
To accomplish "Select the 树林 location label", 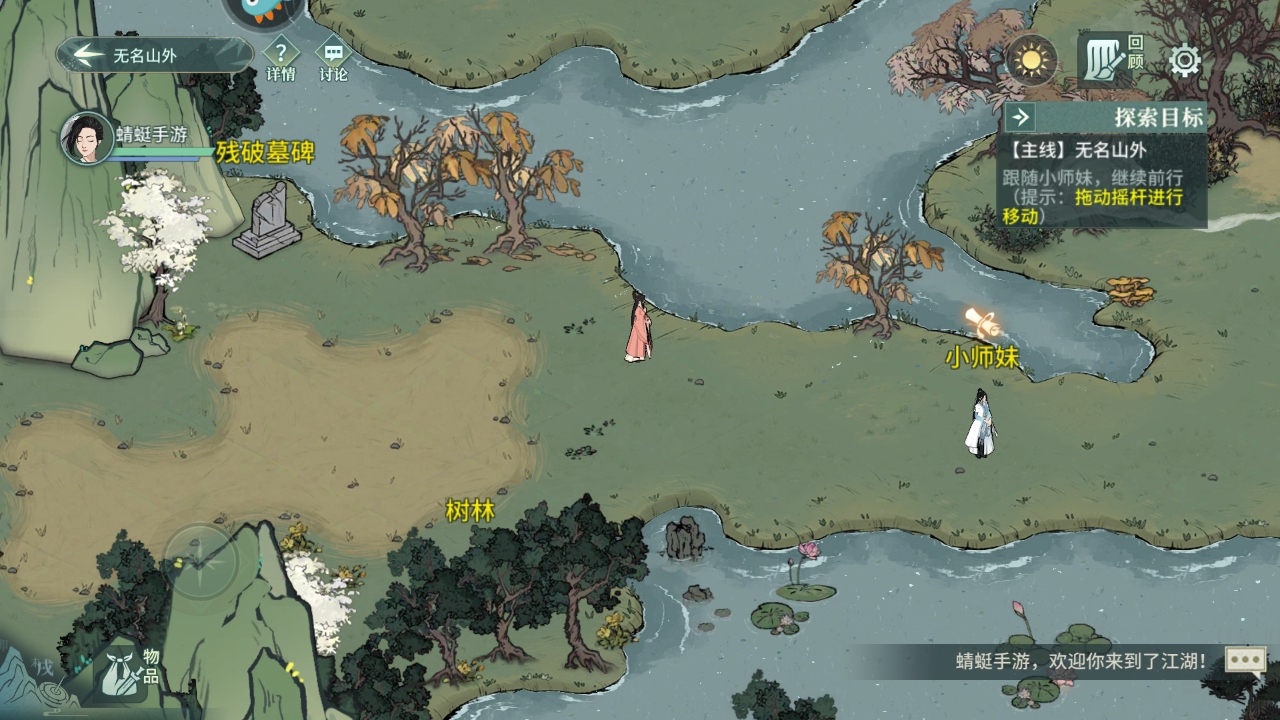I will [470, 511].
